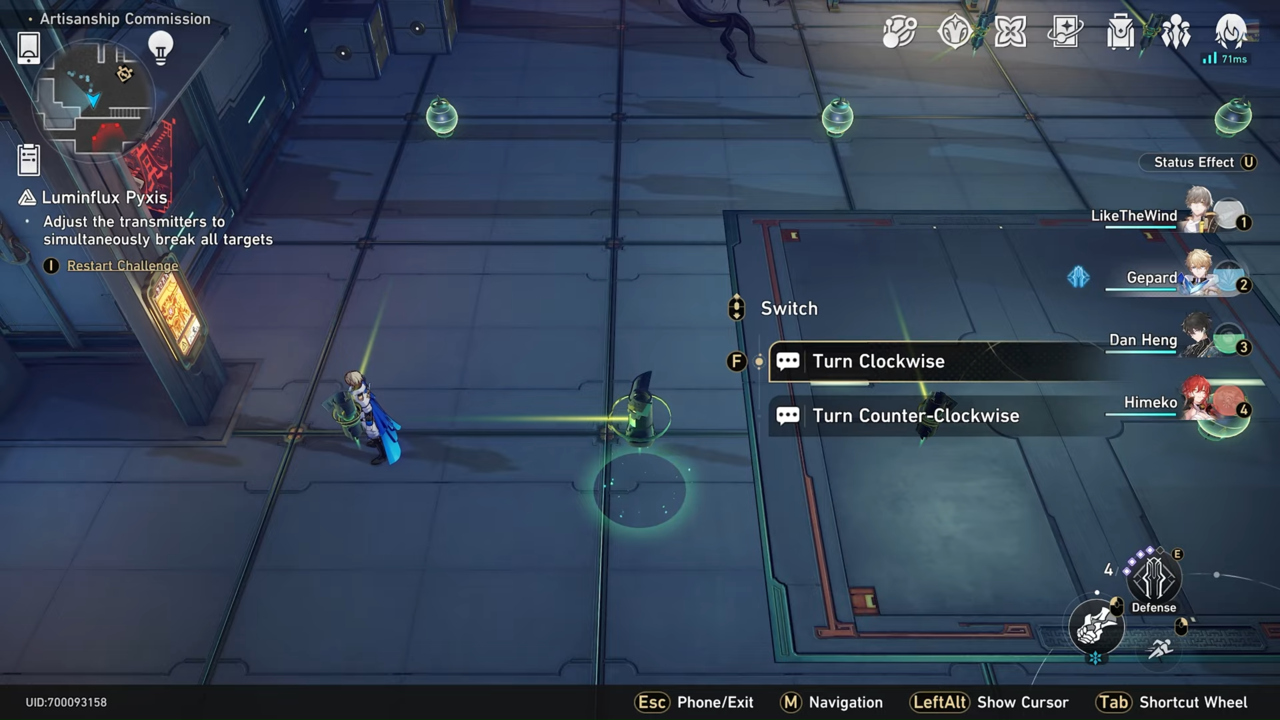Screen dimensions: 1280x720
Task: Open the team lineup icon
Action: 1177,33
